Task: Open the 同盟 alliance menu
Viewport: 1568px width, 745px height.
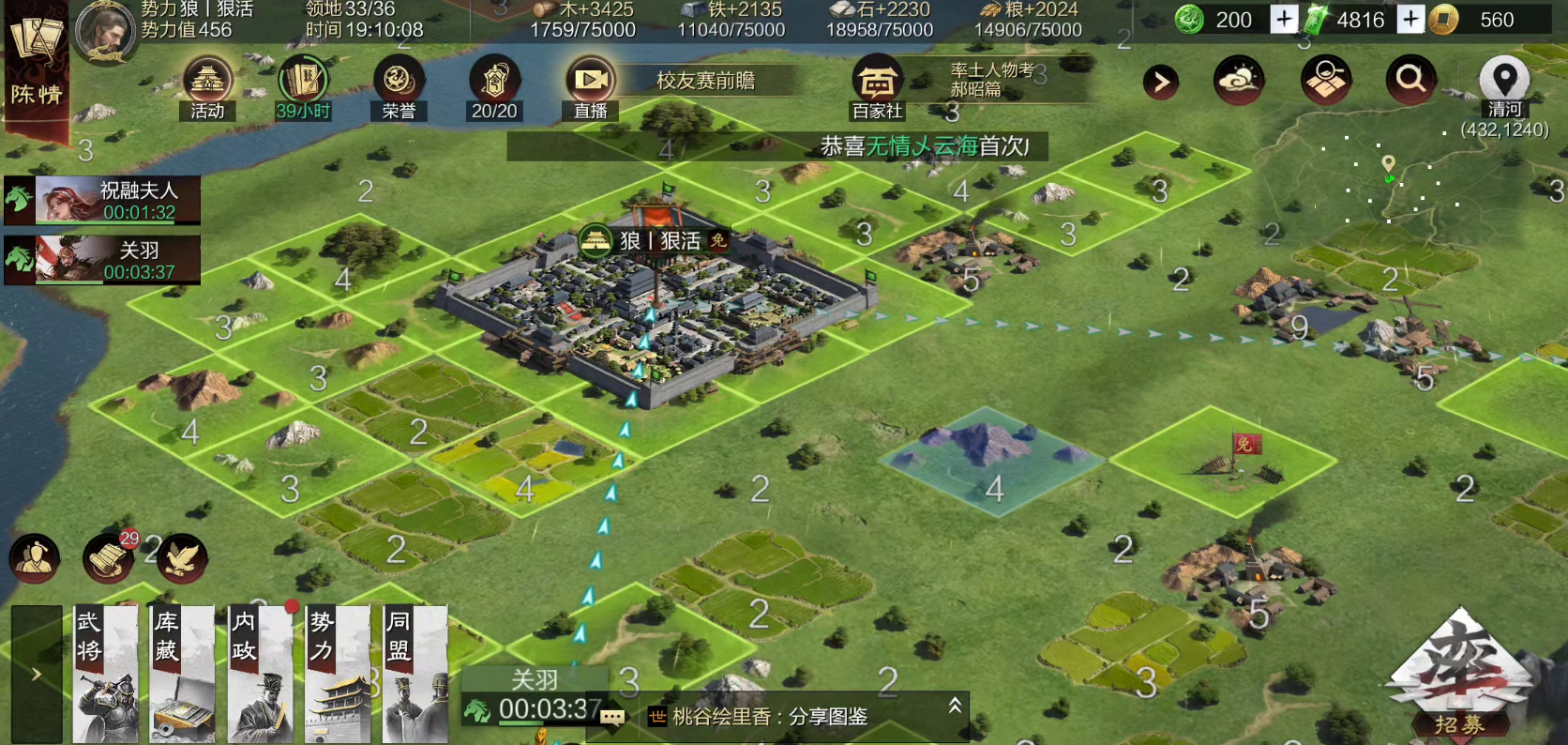Action: (415, 674)
